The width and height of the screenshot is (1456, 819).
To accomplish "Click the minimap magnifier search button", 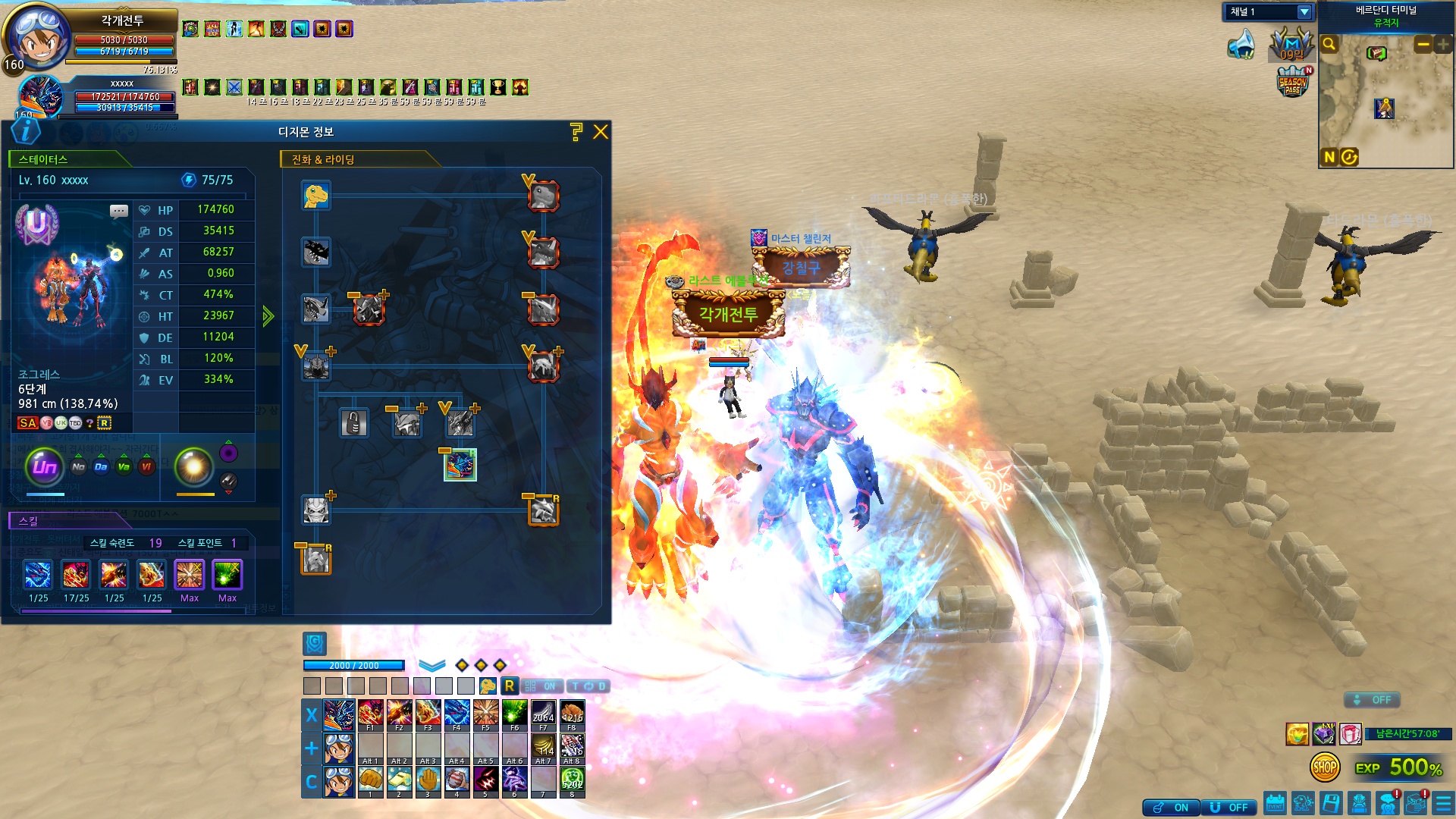I will pyautogui.click(x=1329, y=45).
